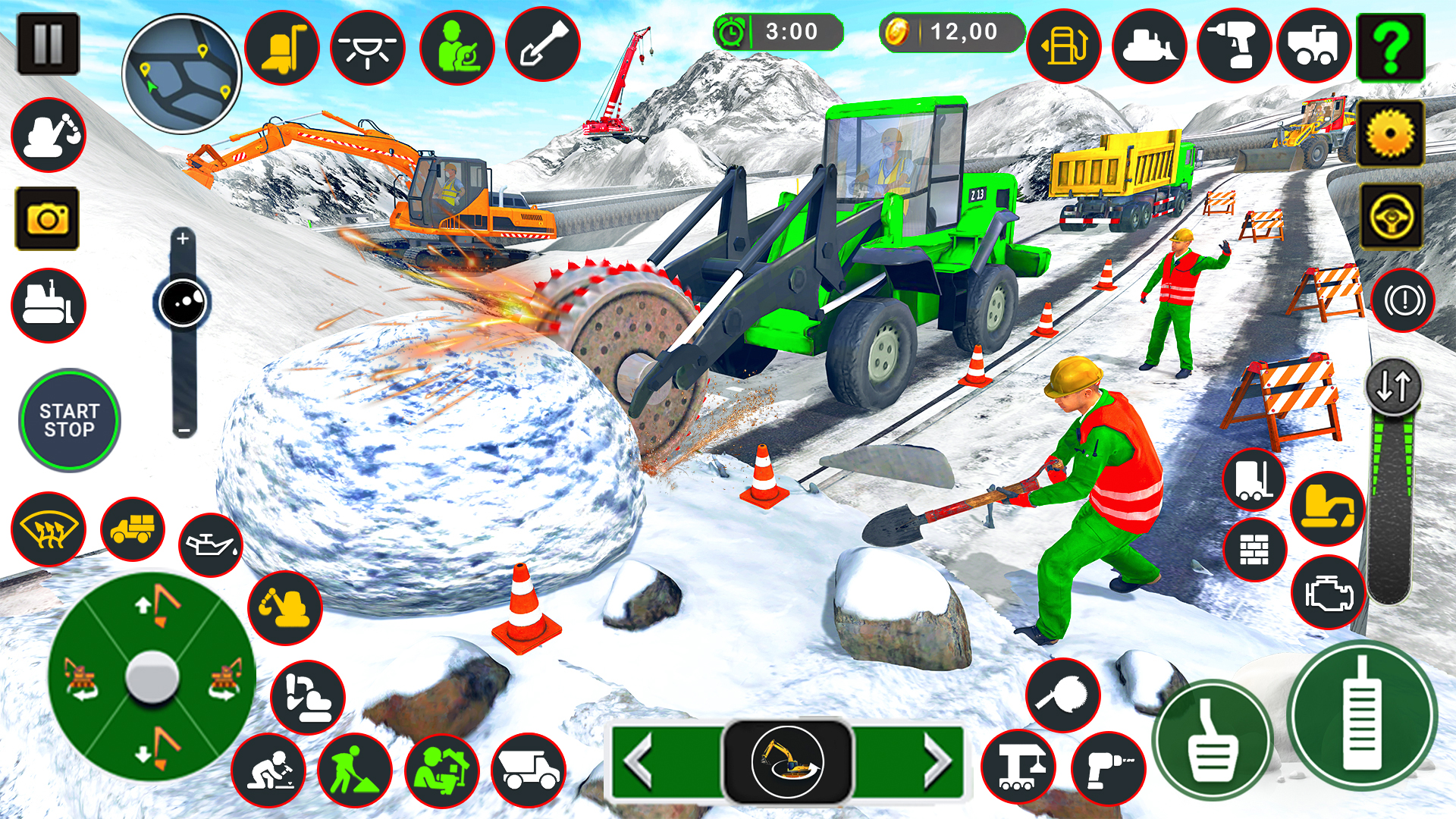Click the steering wheel control mode icon
Viewport: 1456px width, 819px height.
1391,218
